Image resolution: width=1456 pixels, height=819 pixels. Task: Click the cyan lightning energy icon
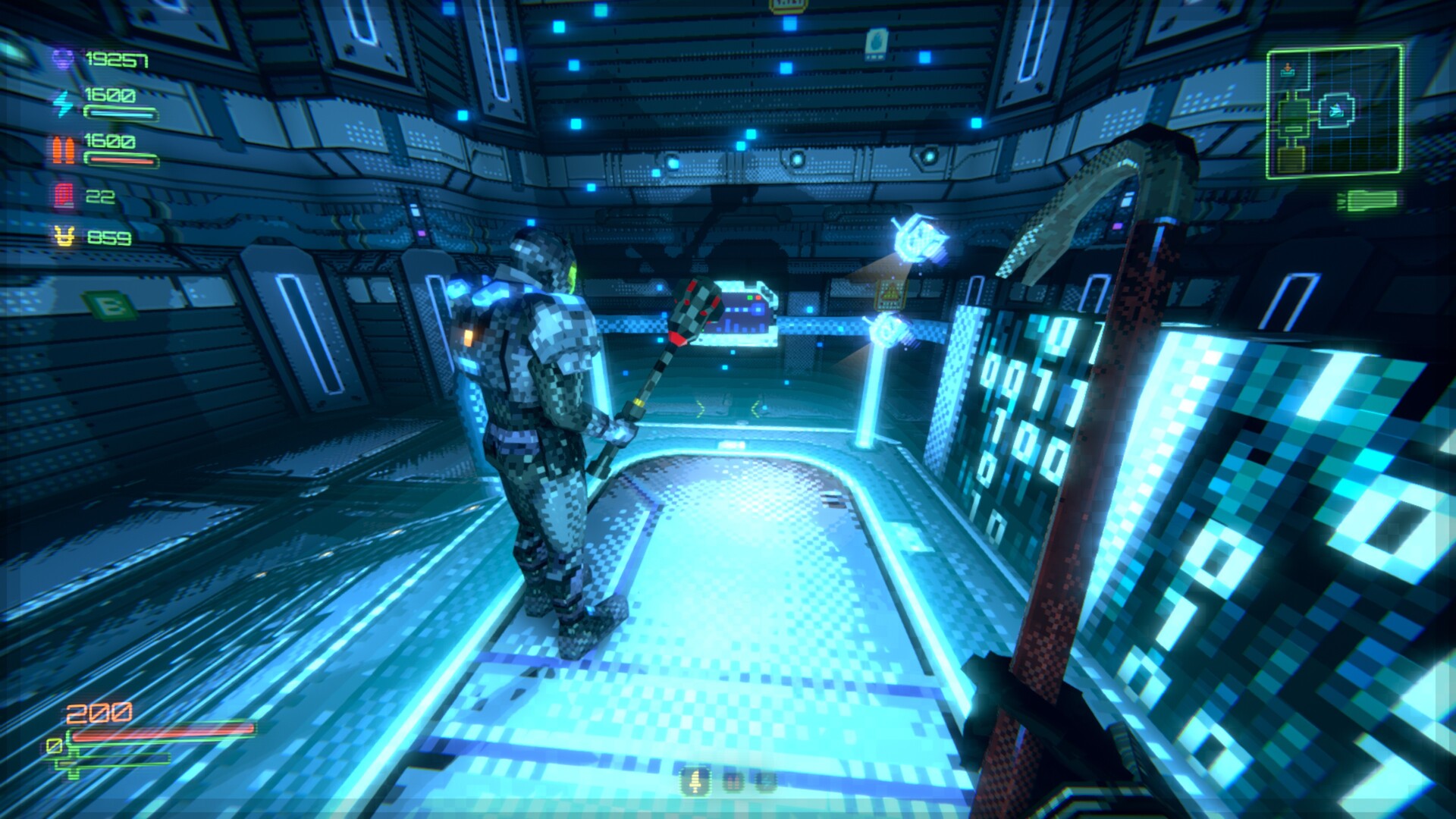point(64,102)
